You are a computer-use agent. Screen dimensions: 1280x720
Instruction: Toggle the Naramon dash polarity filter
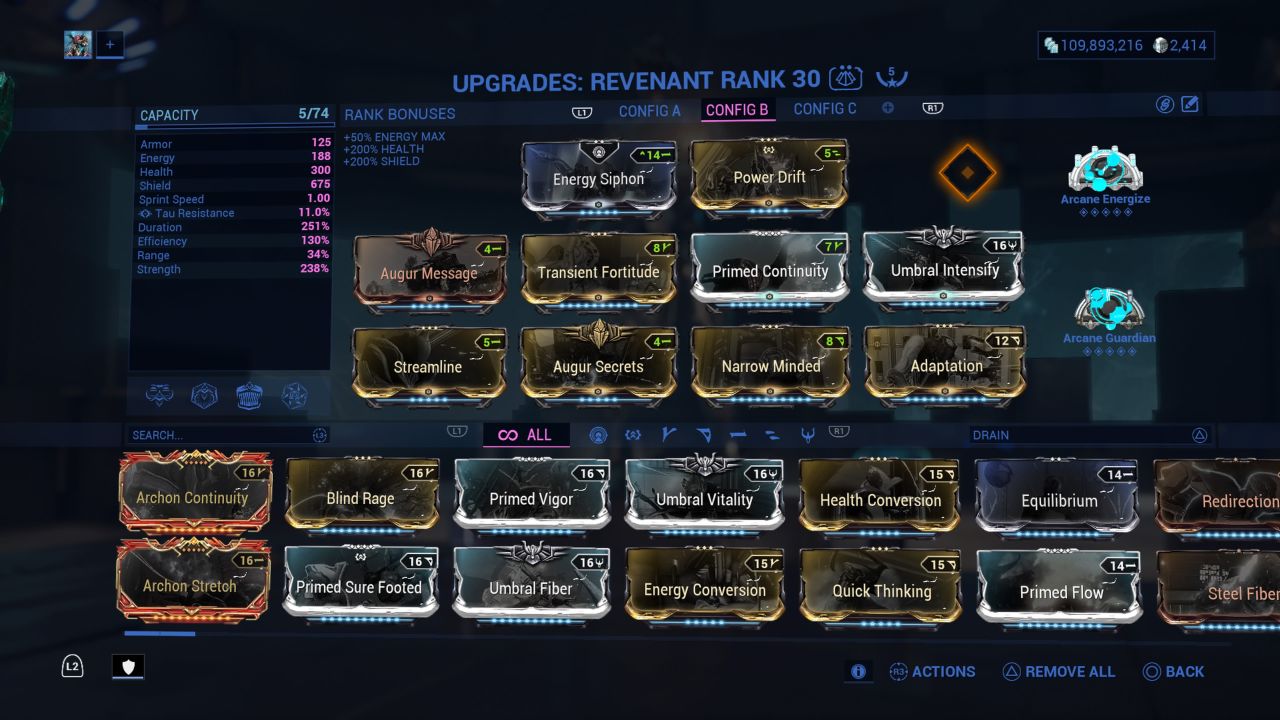pos(738,435)
